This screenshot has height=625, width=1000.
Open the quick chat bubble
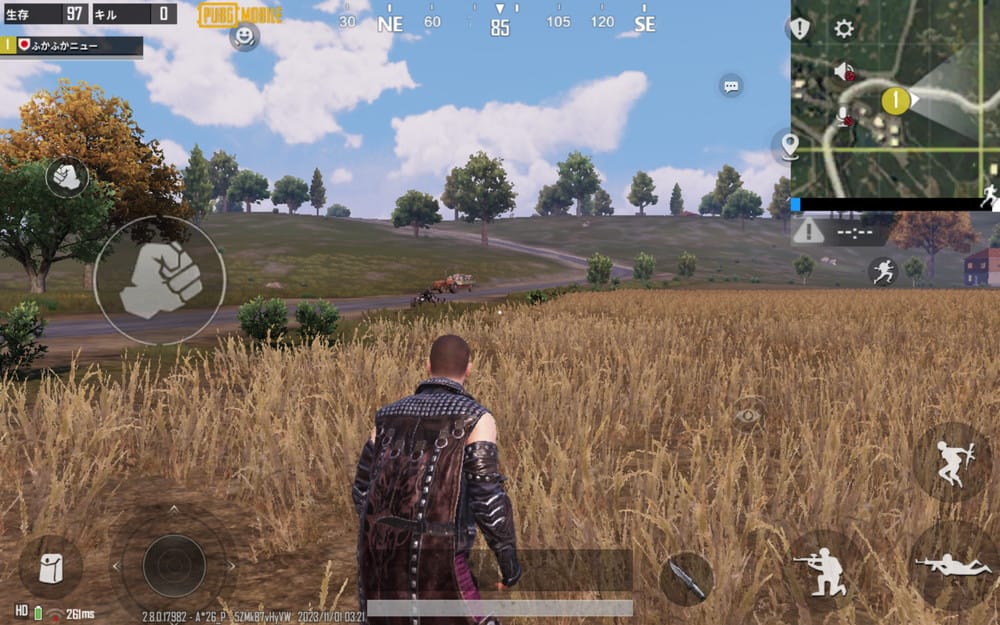point(731,86)
